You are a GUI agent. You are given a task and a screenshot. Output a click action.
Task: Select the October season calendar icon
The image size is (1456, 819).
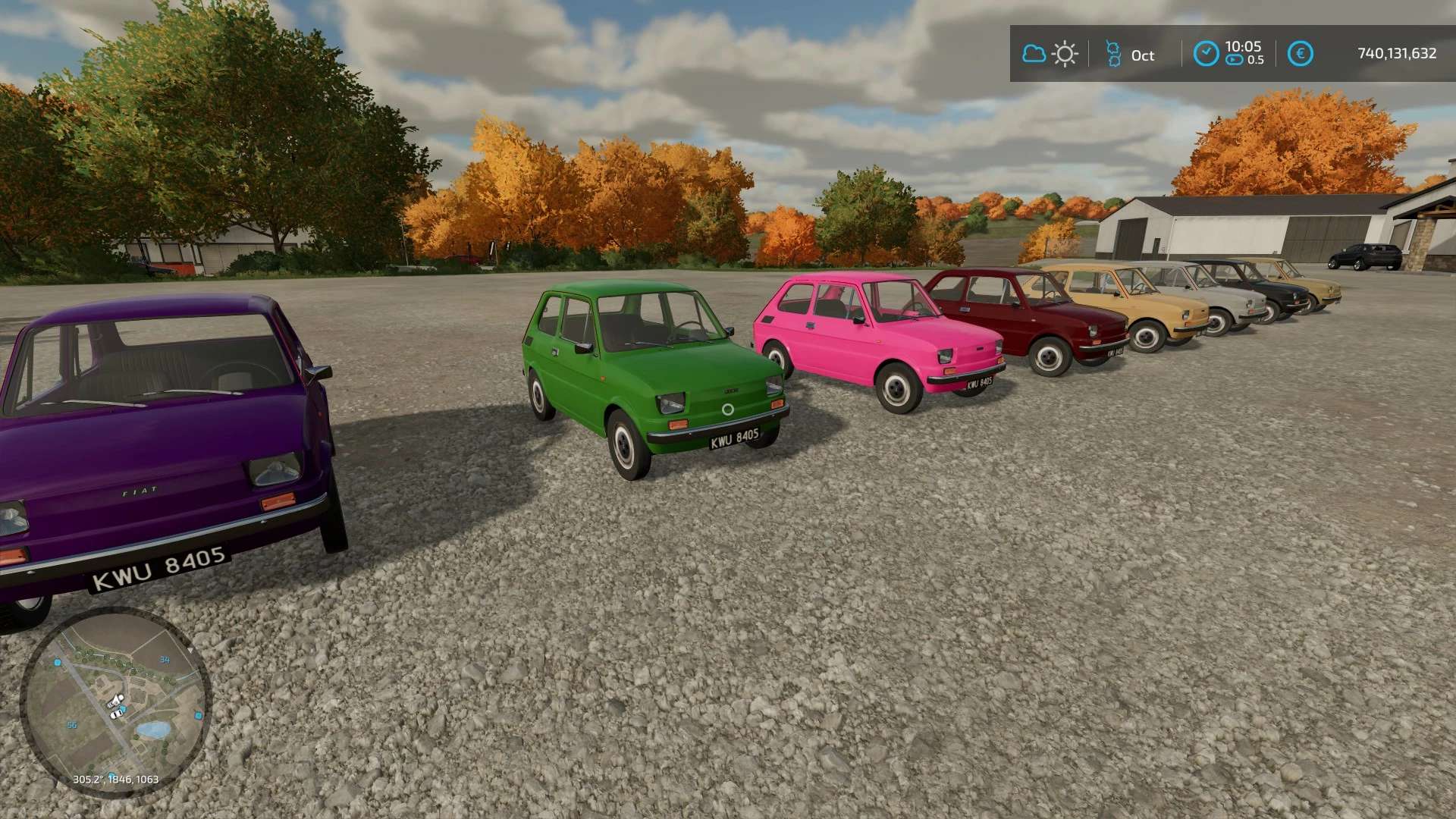1113,54
